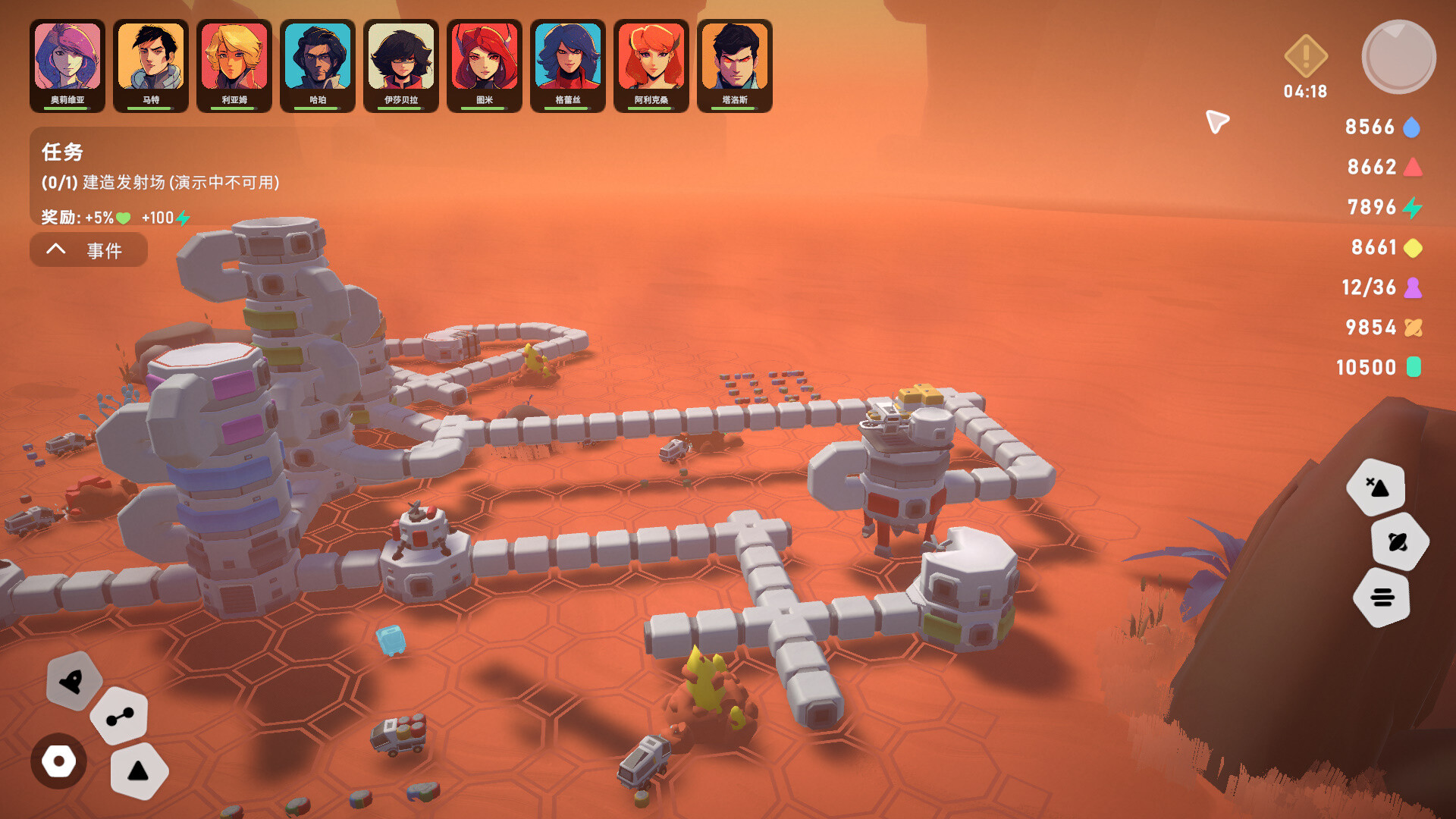This screenshot has width=1456, height=819.
Task: Collapse the 事件 events panel chevron
Action: [x=56, y=249]
